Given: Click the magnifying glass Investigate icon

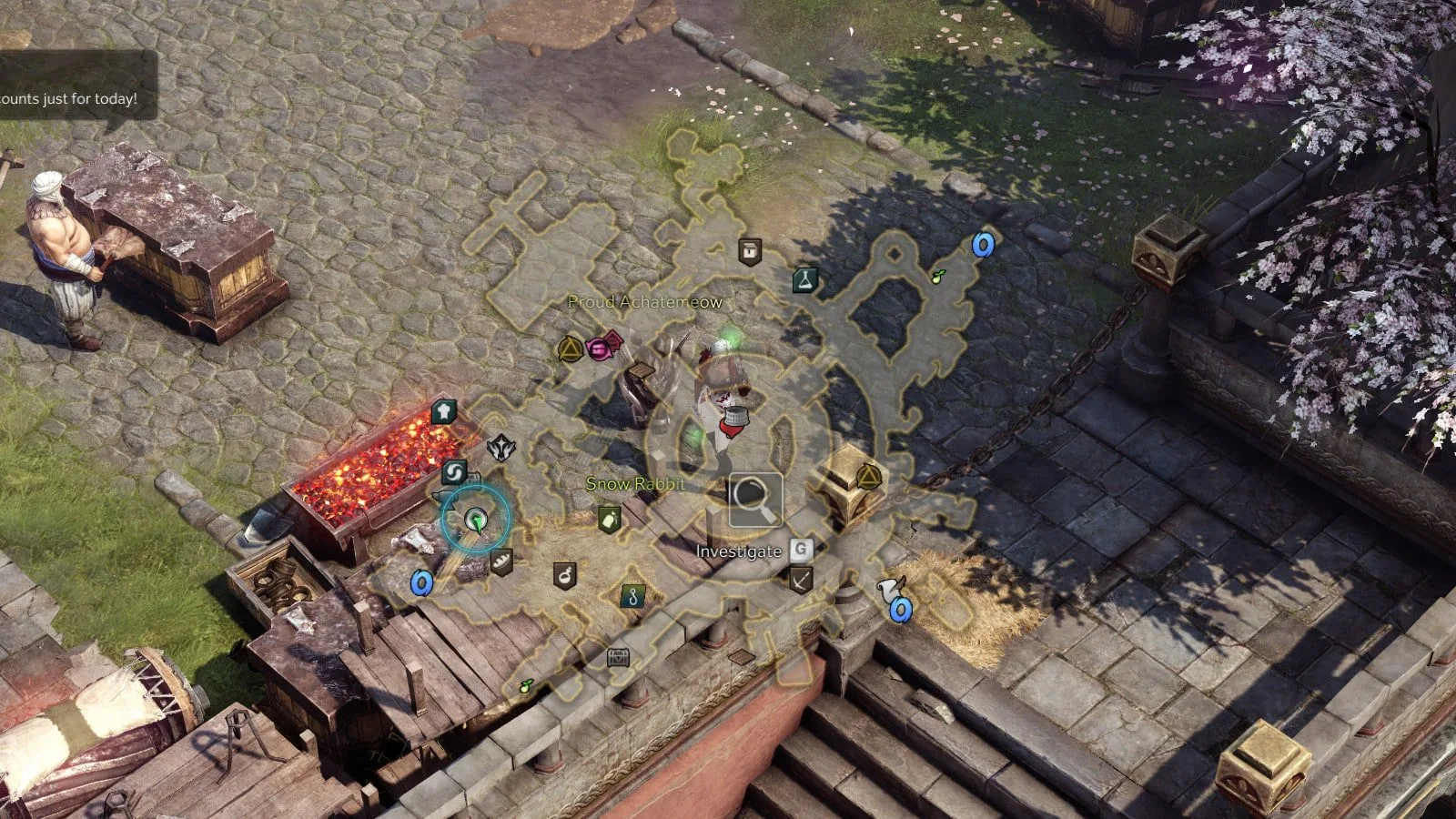Looking at the screenshot, I should (x=754, y=500).
